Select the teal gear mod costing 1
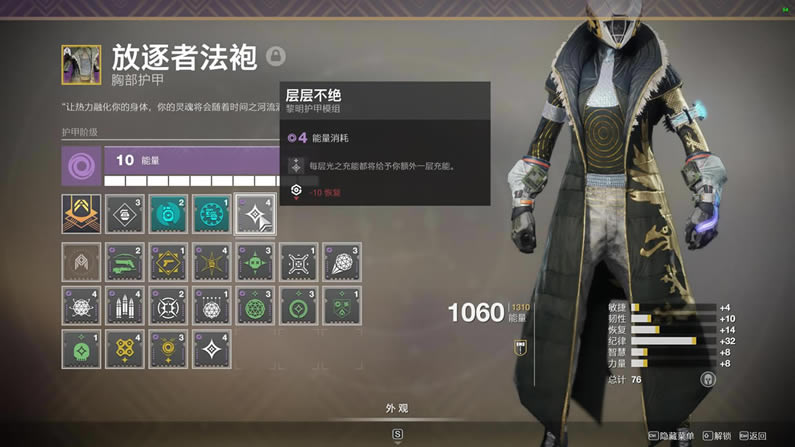This screenshot has width=795, height=447. 210,213
